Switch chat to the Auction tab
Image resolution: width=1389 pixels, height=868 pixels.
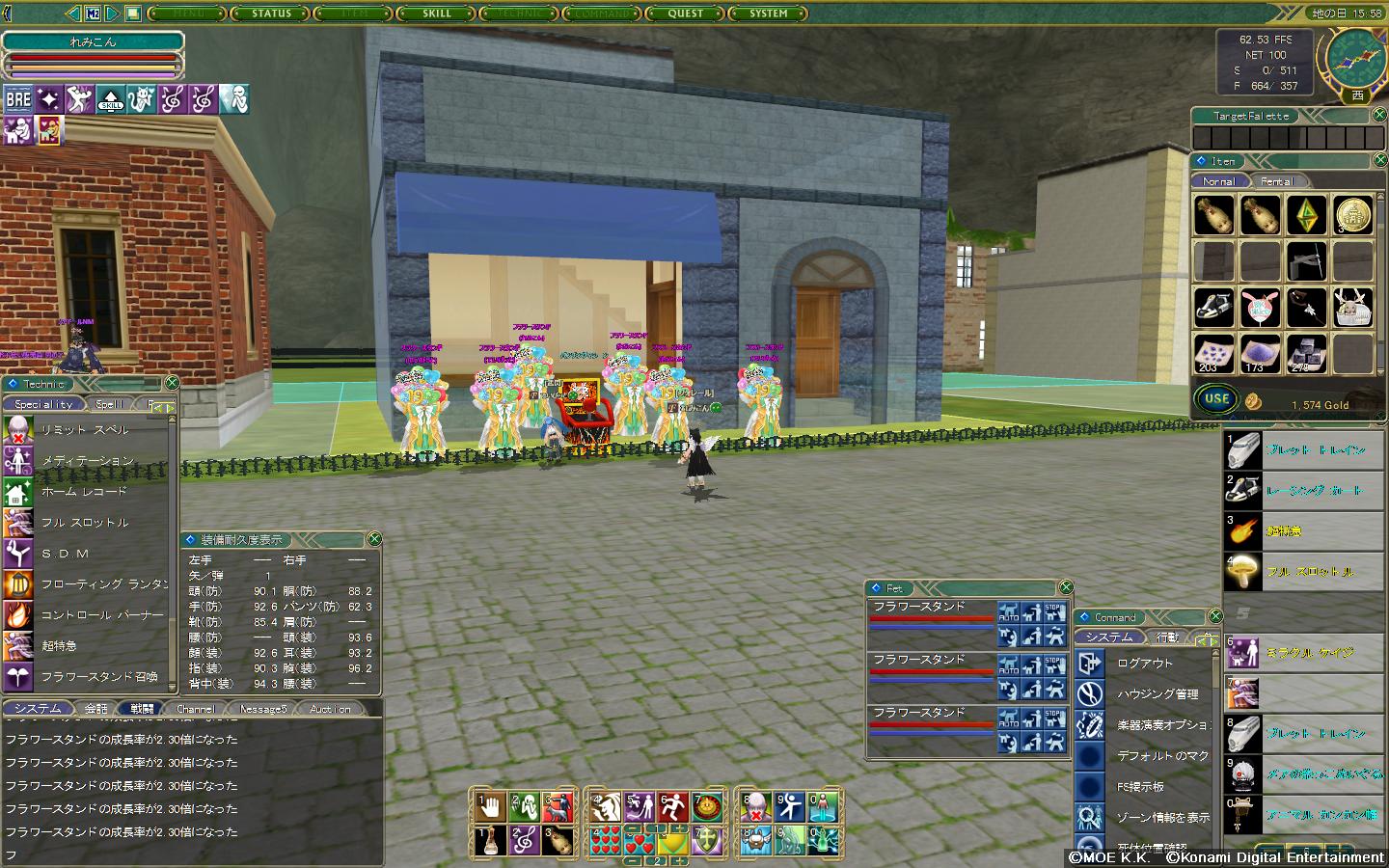[x=330, y=709]
